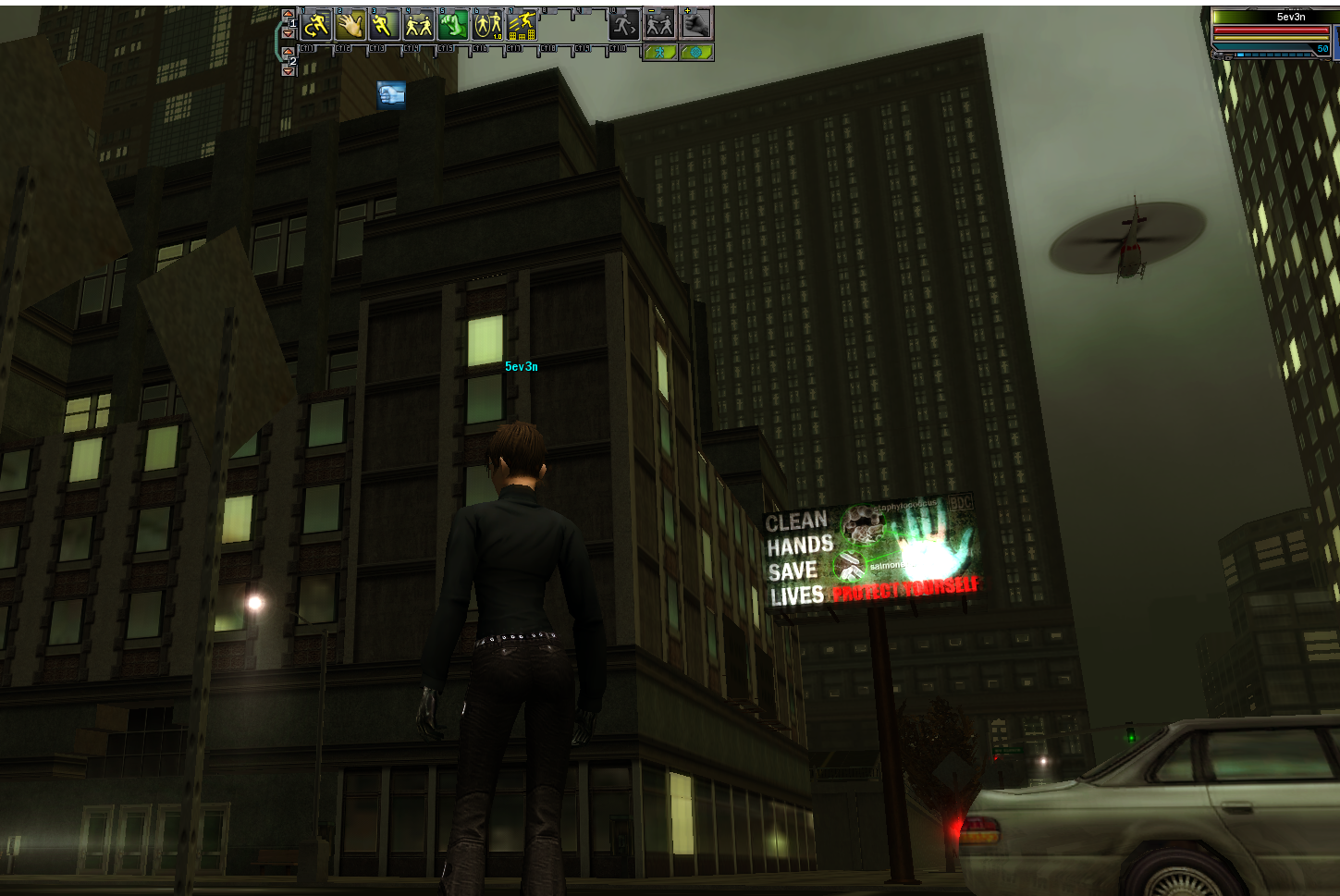This screenshot has height=896, width=1340.
Task: Select the two fighters ability in slot 4
Action: (418, 25)
